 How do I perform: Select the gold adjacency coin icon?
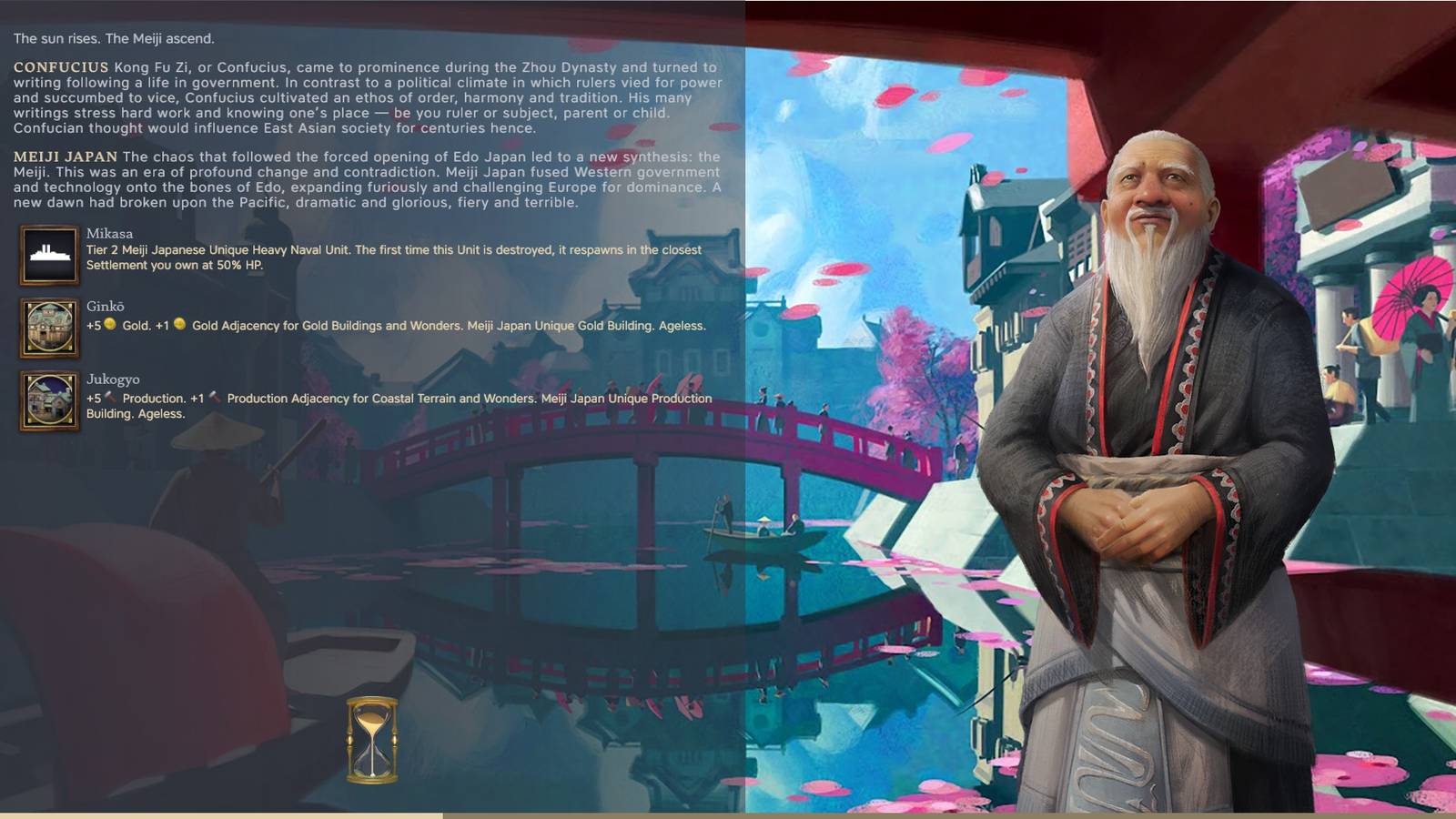point(179,323)
